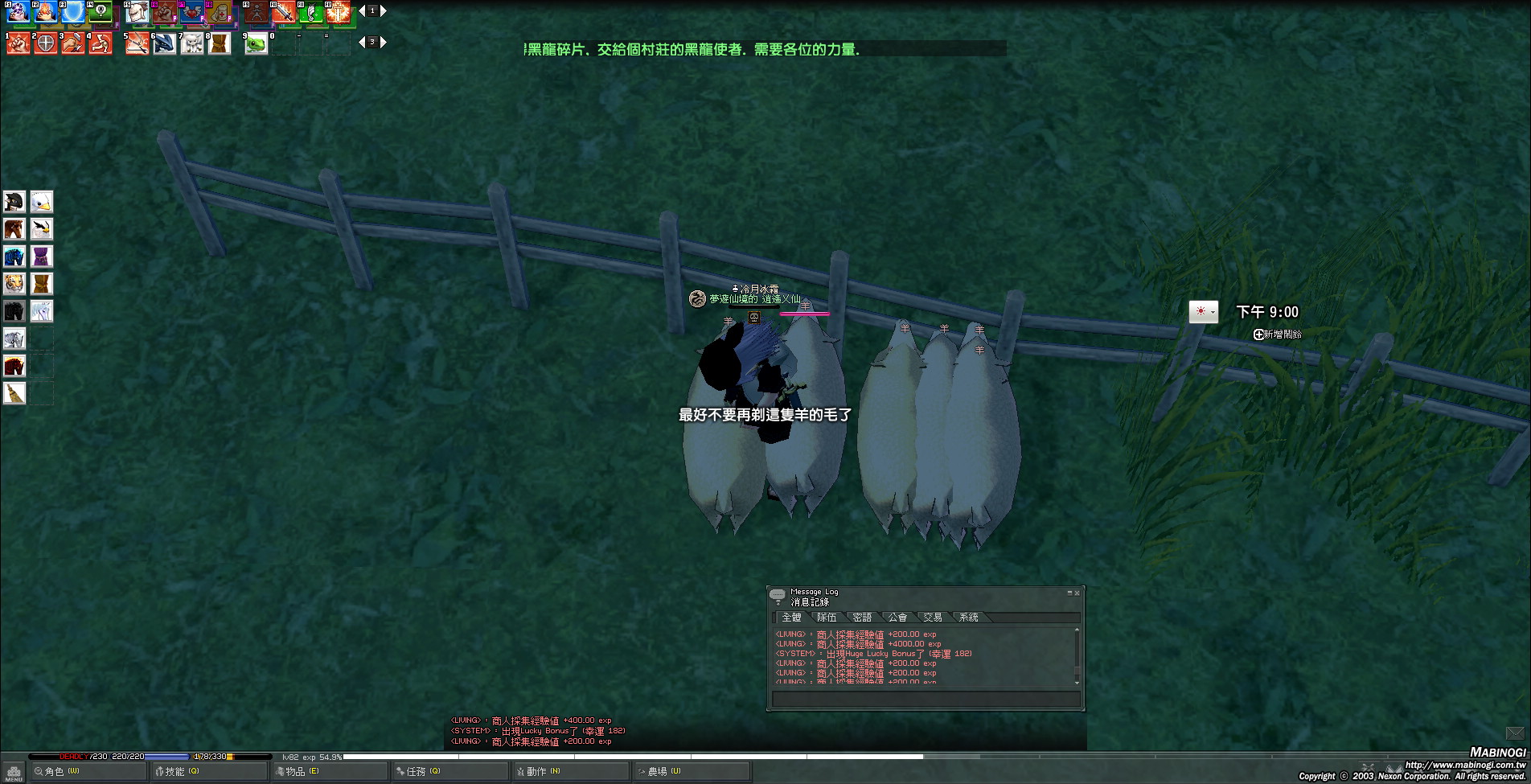Click the Message Log text input field

point(925,699)
